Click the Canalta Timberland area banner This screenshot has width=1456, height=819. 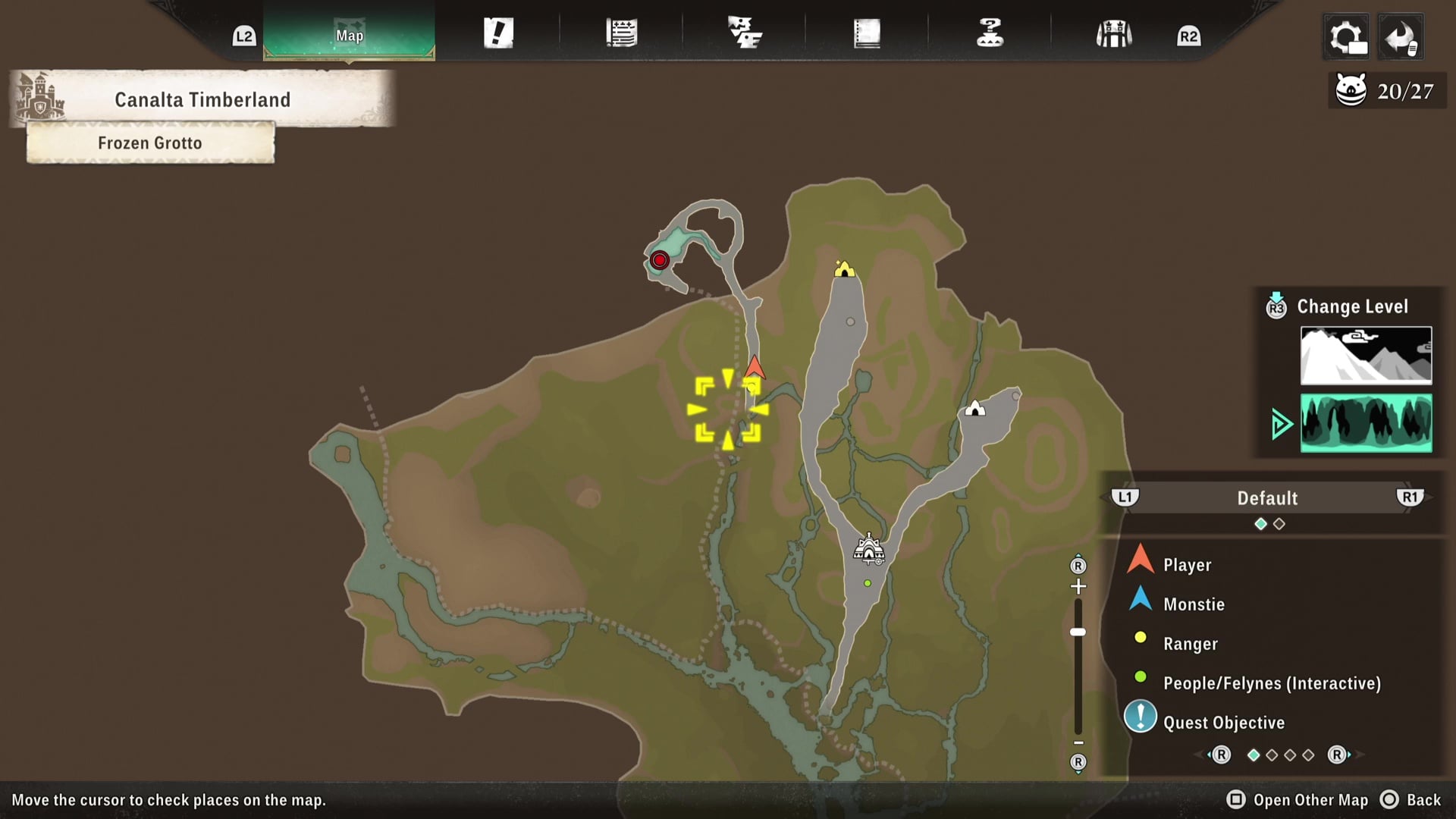click(202, 99)
